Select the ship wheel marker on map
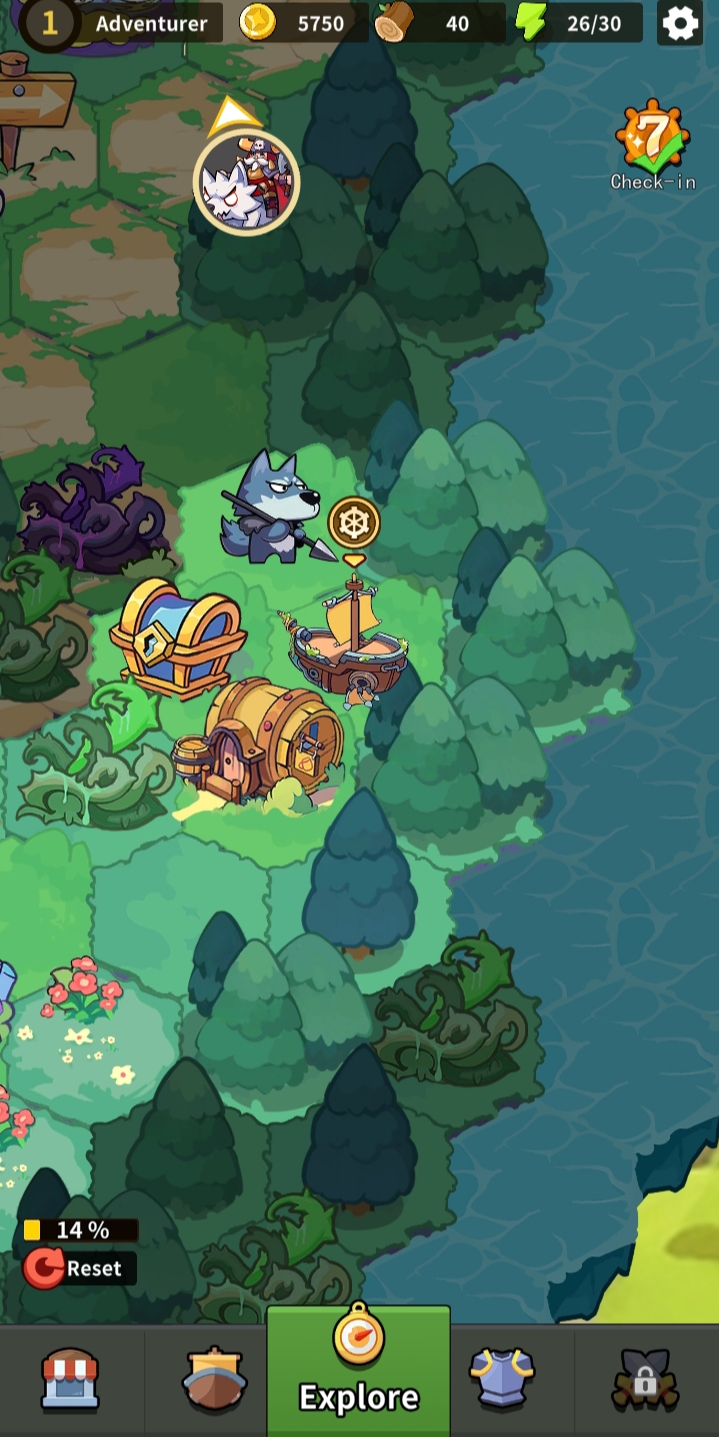719x1437 pixels. click(x=354, y=523)
